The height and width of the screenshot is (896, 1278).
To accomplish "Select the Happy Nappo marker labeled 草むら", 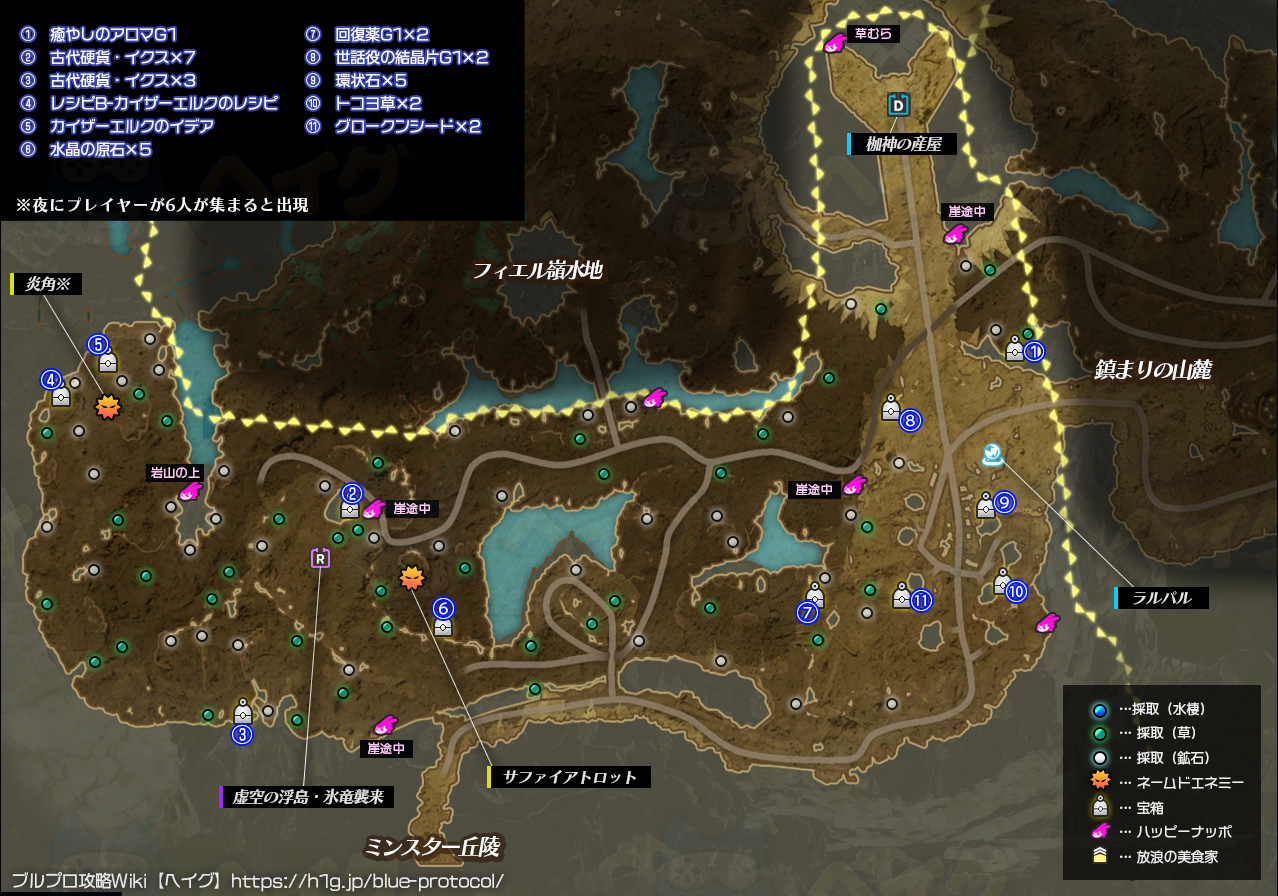I will [x=834, y=42].
